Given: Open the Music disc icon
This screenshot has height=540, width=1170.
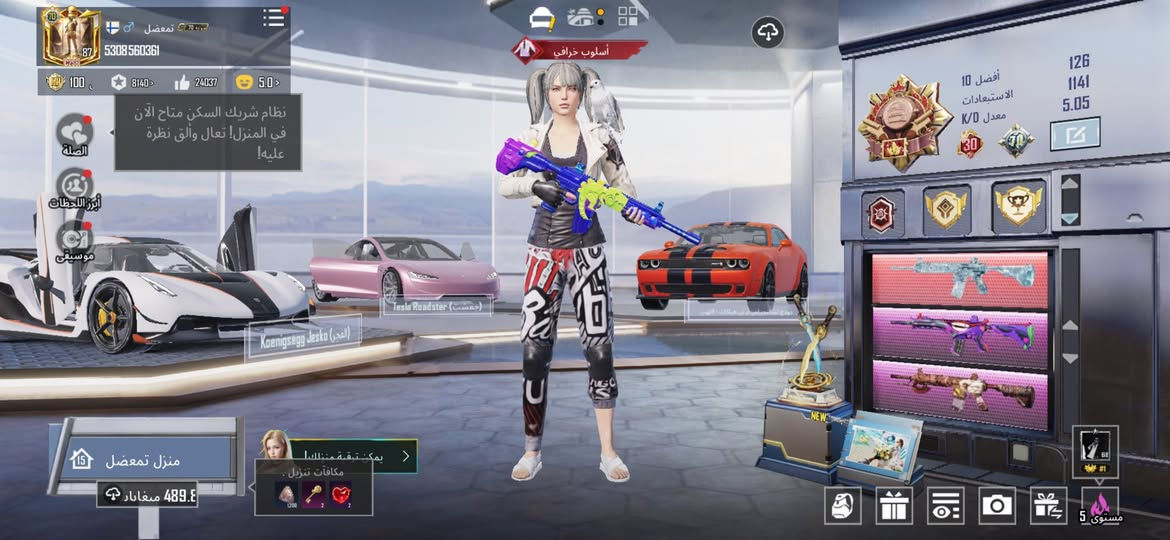Looking at the screenshot, I should (75, 239).
